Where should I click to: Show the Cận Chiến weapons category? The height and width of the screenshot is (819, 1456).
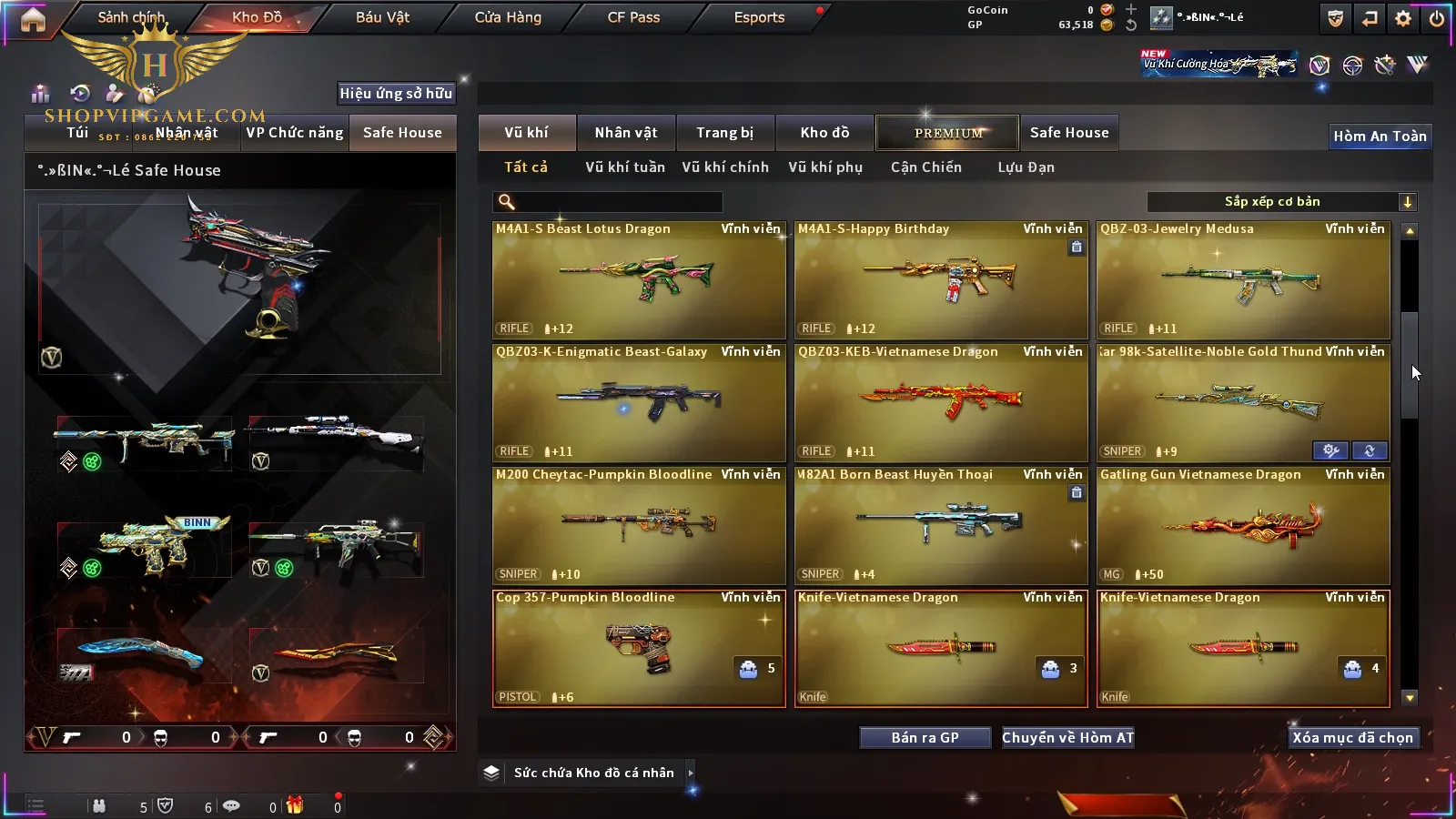click(925, 167)
